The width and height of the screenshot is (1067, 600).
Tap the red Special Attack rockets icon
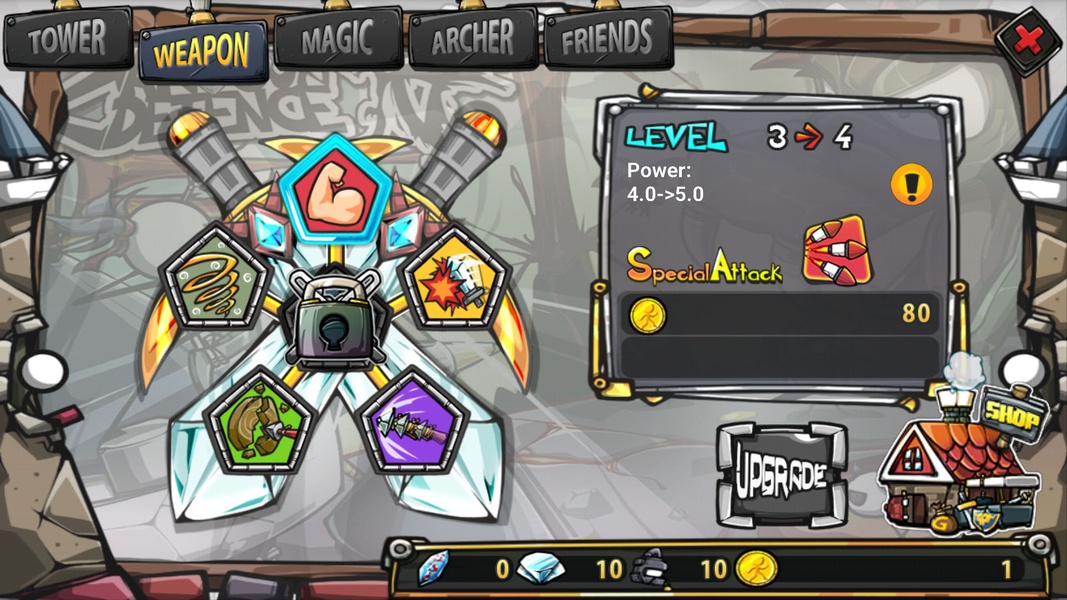click(x=836, y=250)
